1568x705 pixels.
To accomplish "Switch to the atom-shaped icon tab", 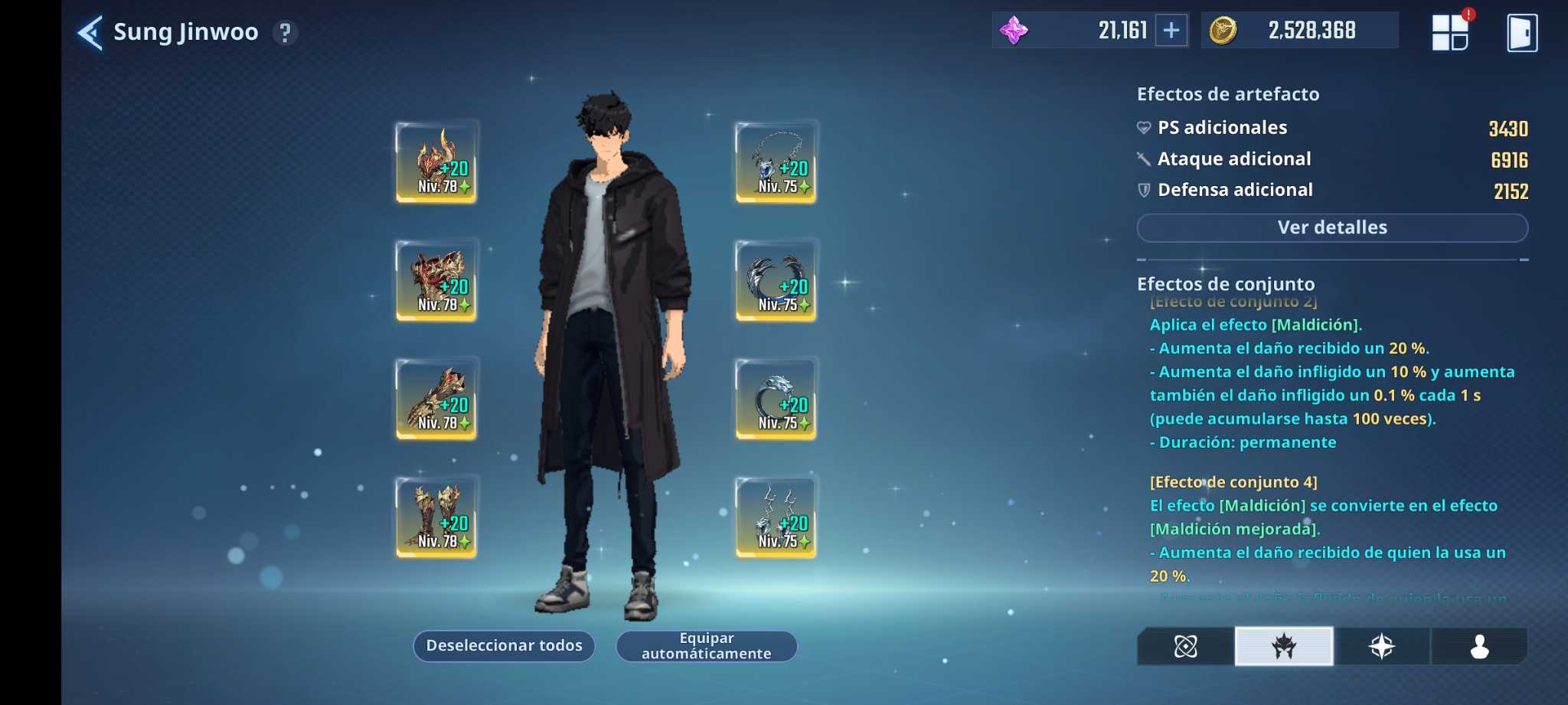I will coord(1185,647).
